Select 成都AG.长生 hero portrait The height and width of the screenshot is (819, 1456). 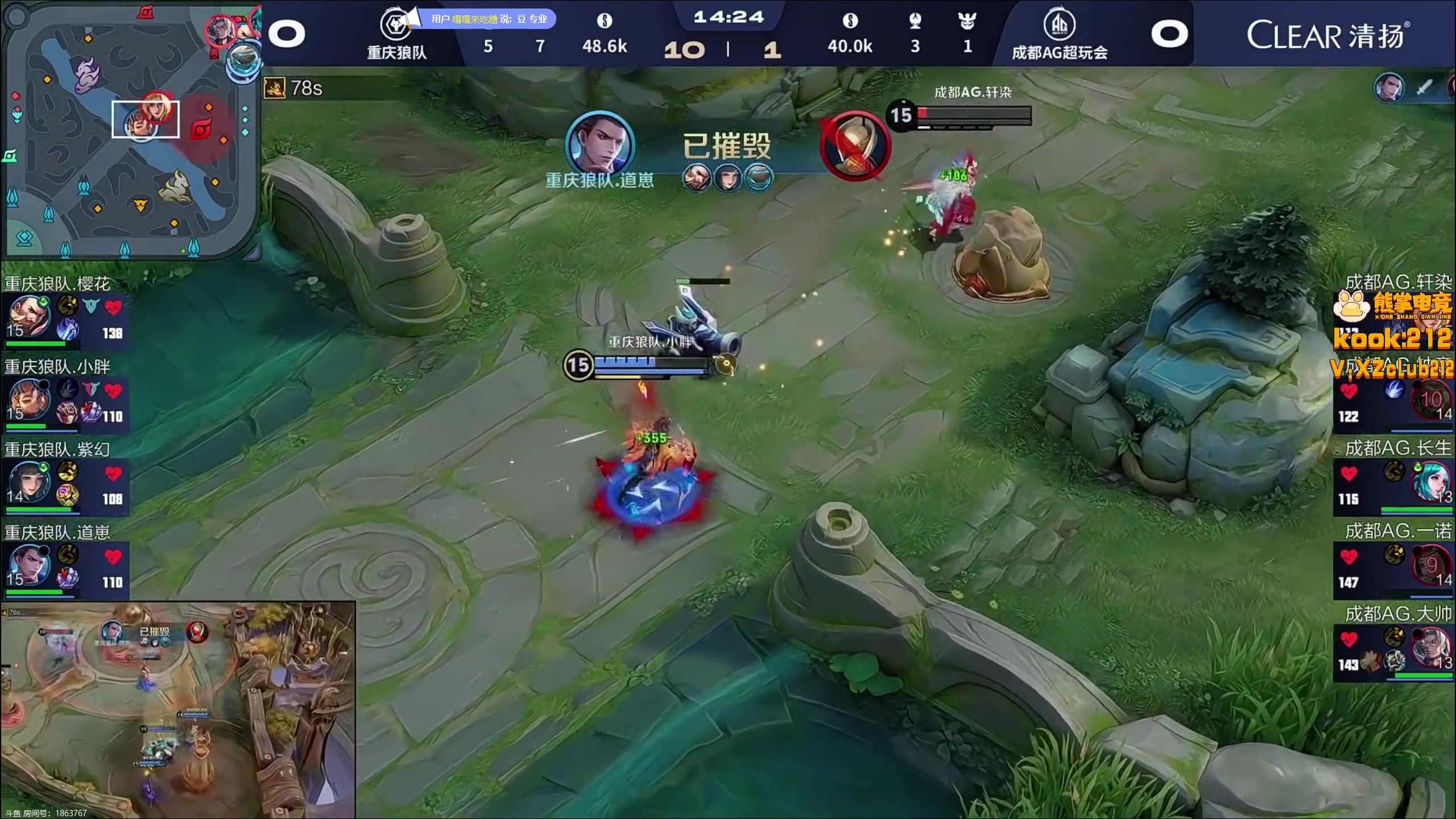(1431, 481)
